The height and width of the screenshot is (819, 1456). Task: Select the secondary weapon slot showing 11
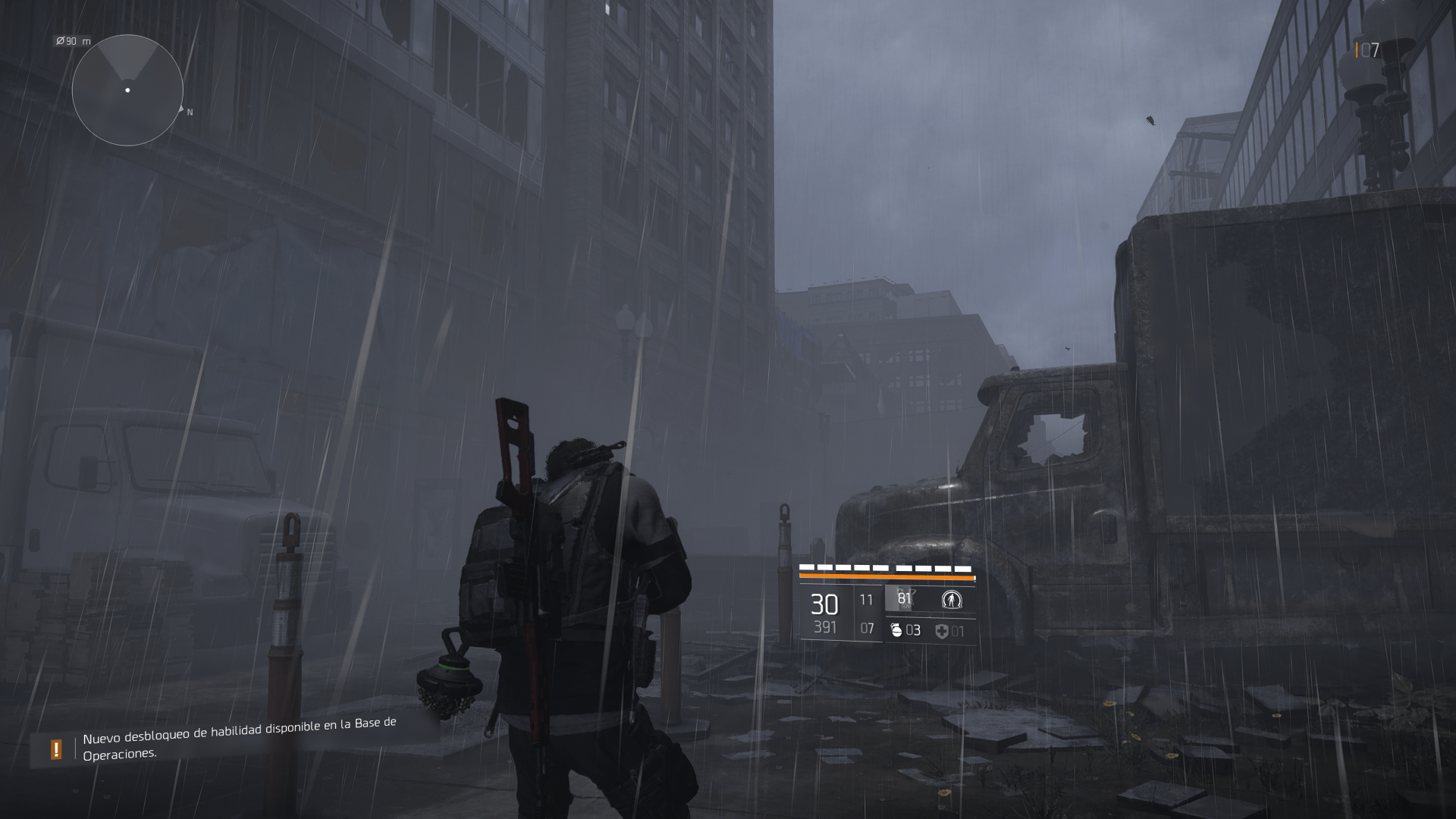(866, 599)
